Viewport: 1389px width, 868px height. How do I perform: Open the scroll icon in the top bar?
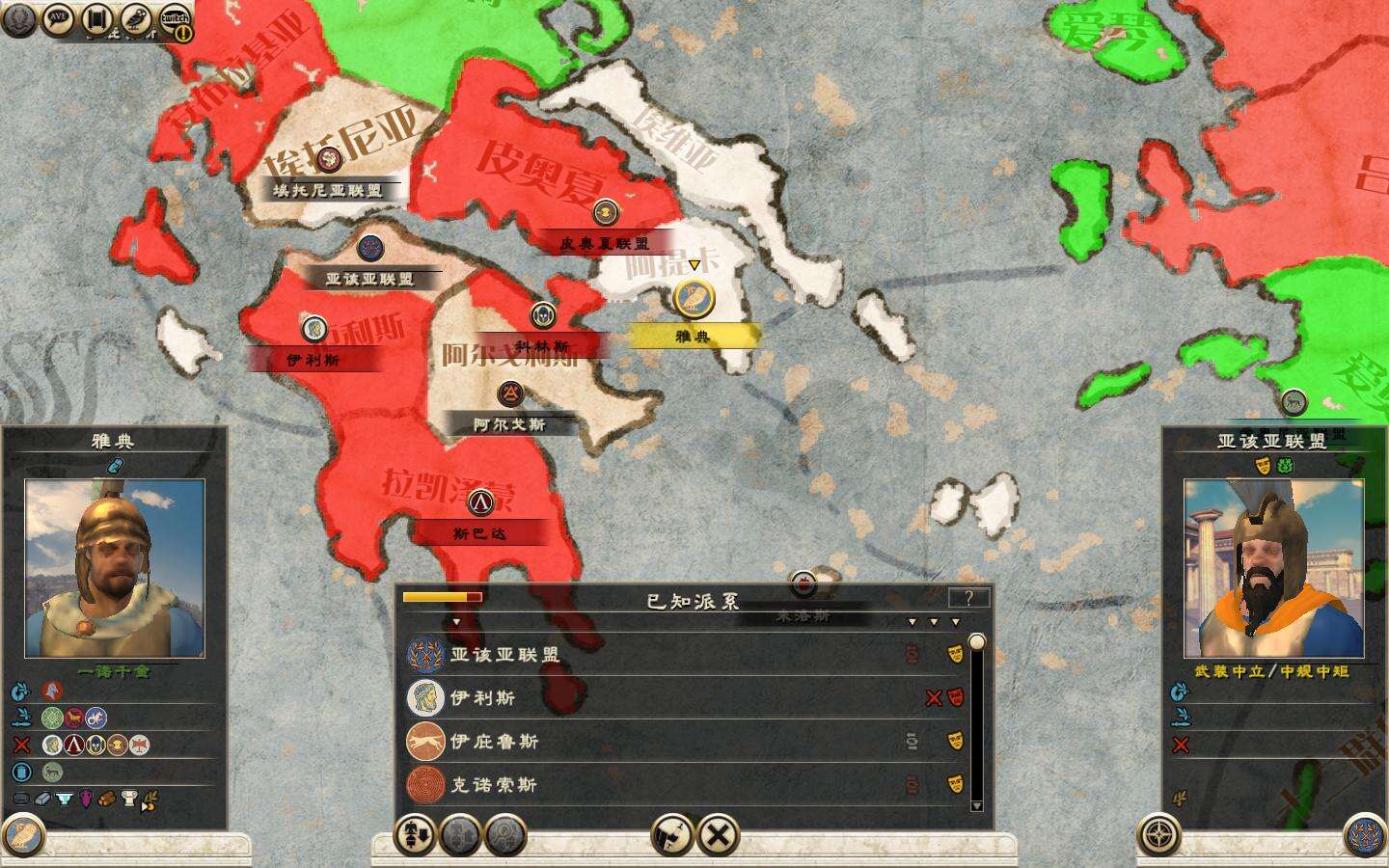tap(96, 18)
